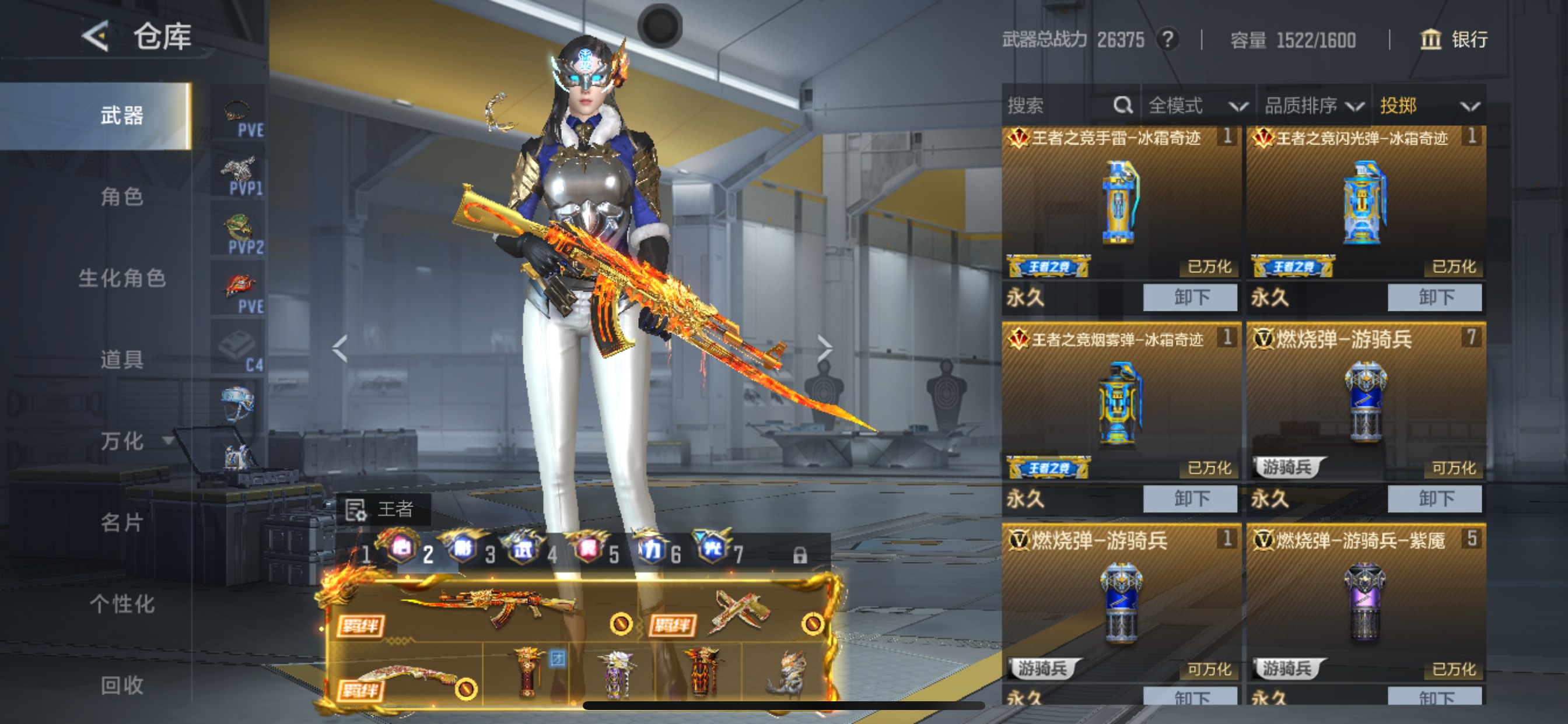Open the 王者 loadout settings
This screenshot has width=1568, height=724.
382,509
